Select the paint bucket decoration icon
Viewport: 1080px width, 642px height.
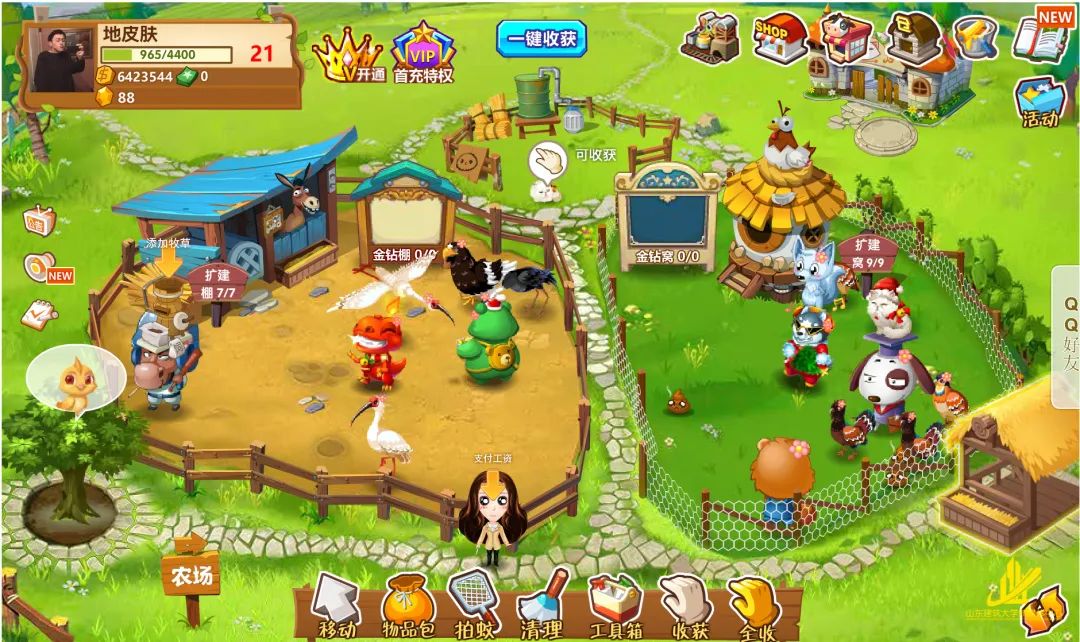(974, 38)
